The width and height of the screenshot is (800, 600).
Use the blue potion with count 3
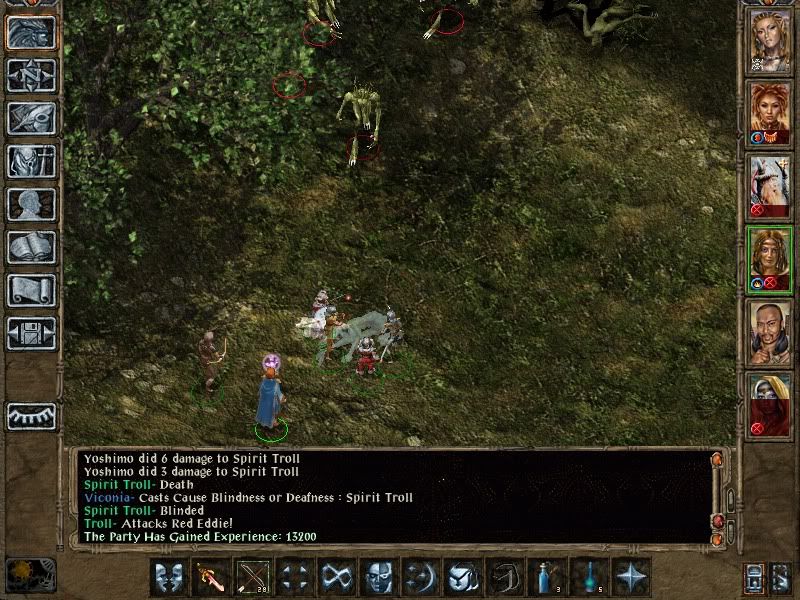(x=548, y=577)
